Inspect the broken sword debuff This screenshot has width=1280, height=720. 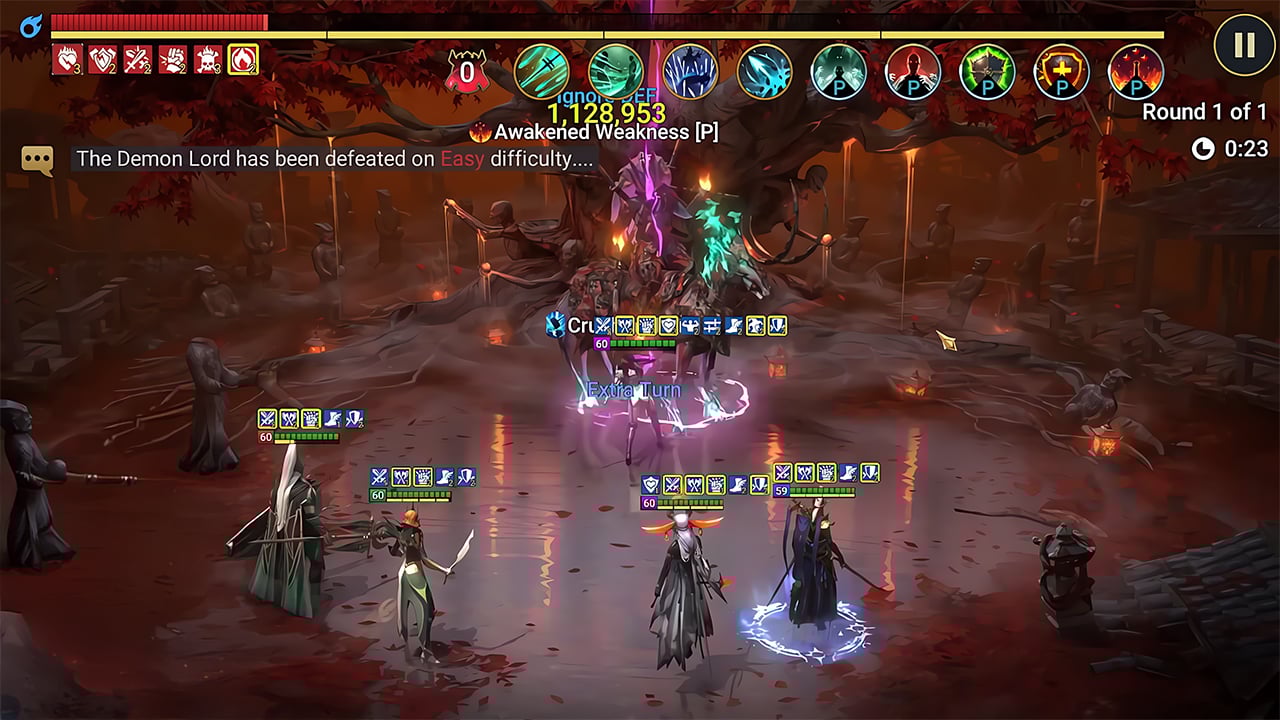tap(138, 60)
